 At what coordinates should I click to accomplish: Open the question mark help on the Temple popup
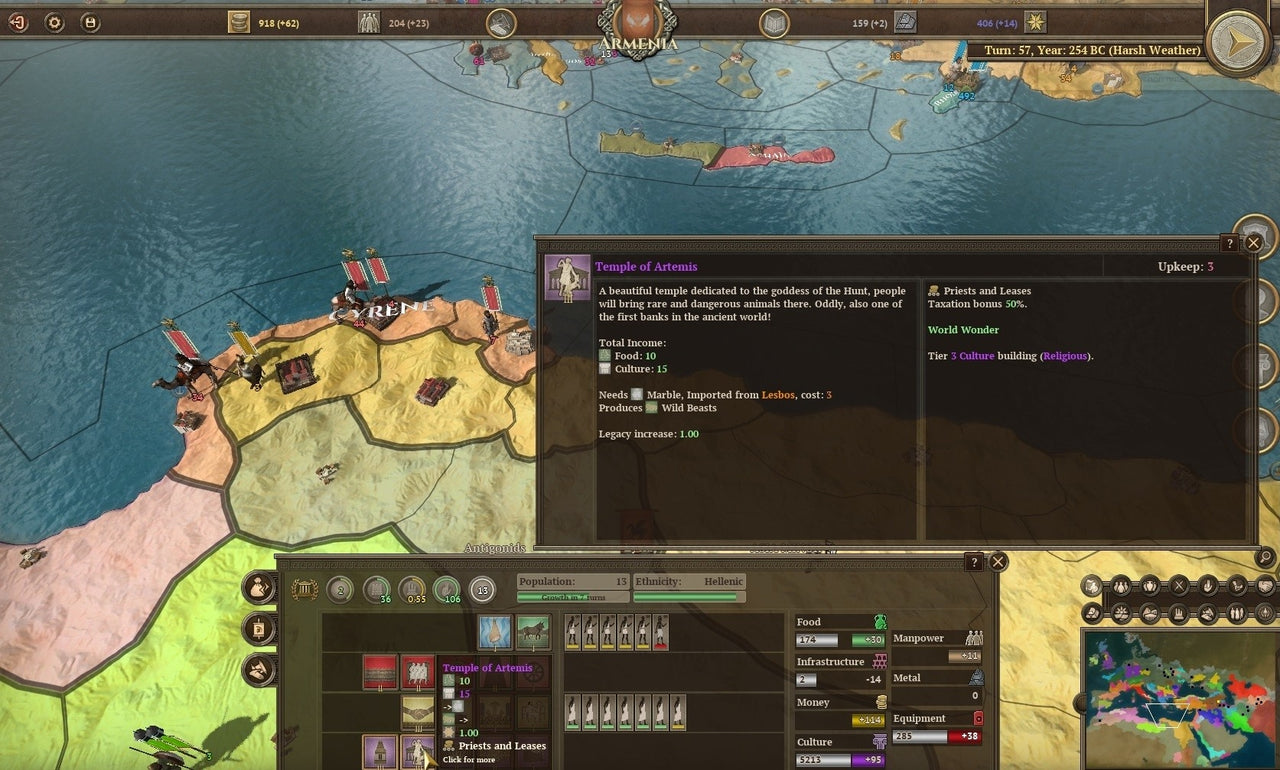pos(1230,243)
